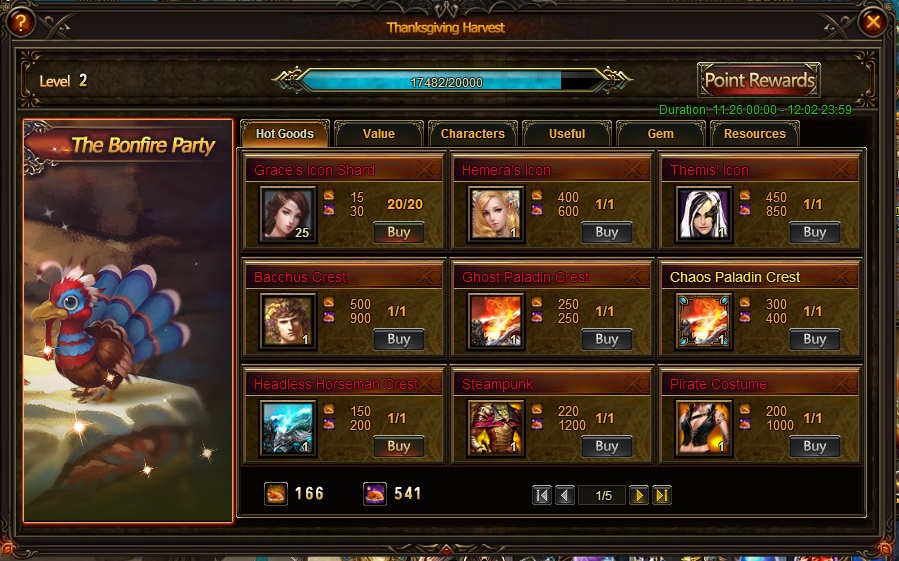Purchase Themis' Icon
Screen dimensions: 899x561
[x=815, y=232]
